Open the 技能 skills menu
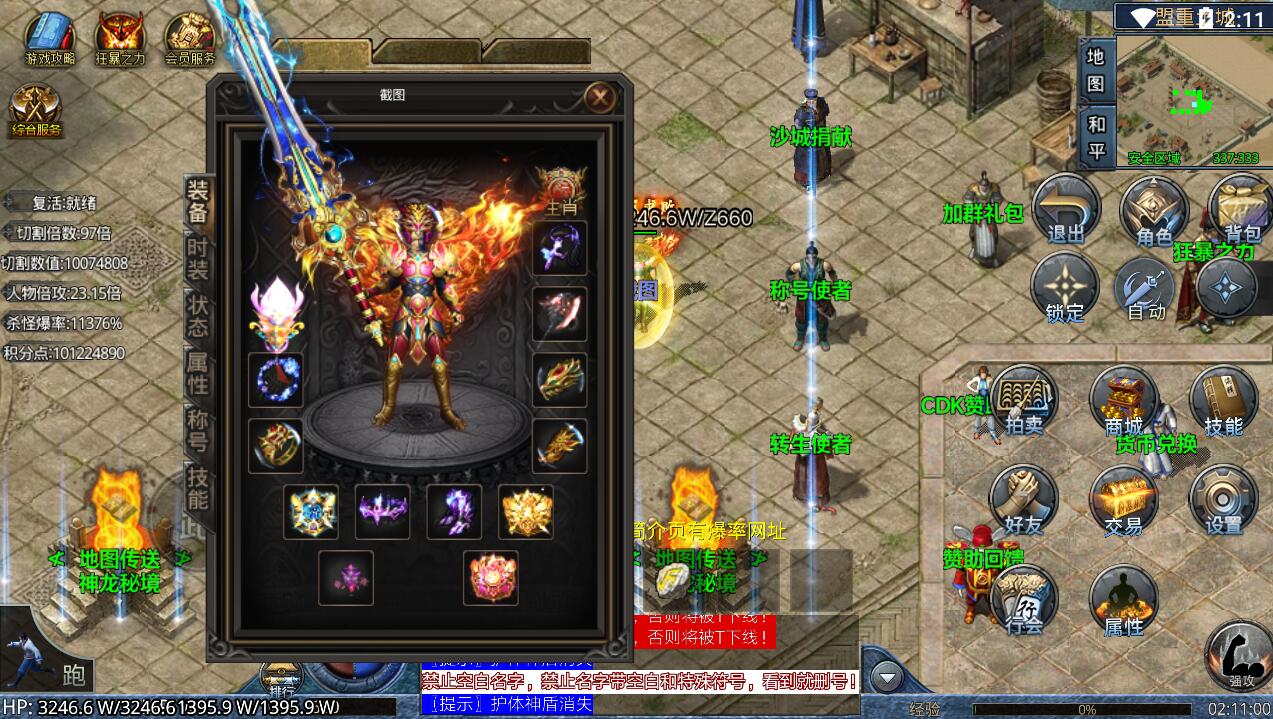The image size is (1273, 719). point(1223,401)
